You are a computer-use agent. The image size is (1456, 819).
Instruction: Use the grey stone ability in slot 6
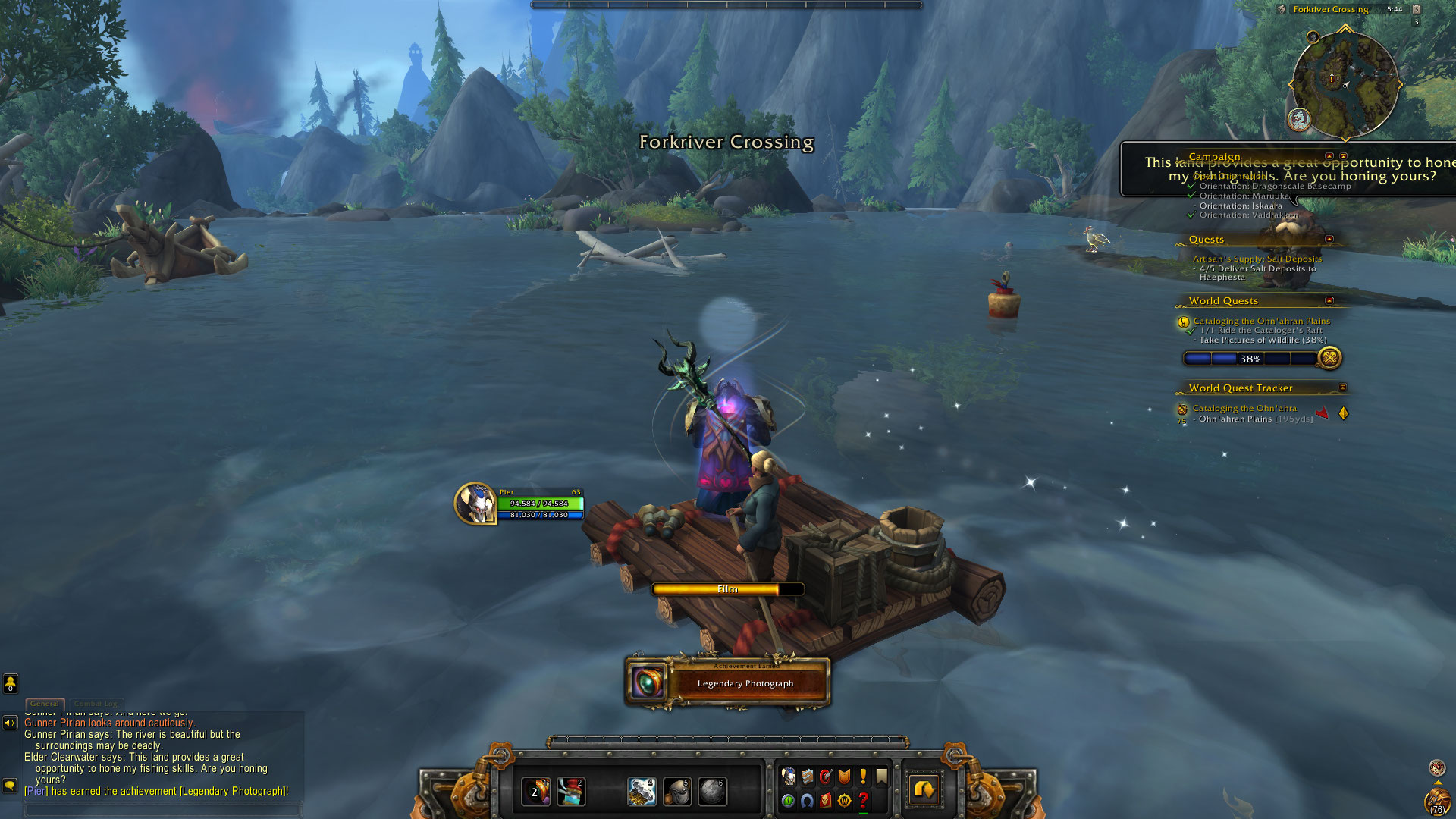point(712,792)
